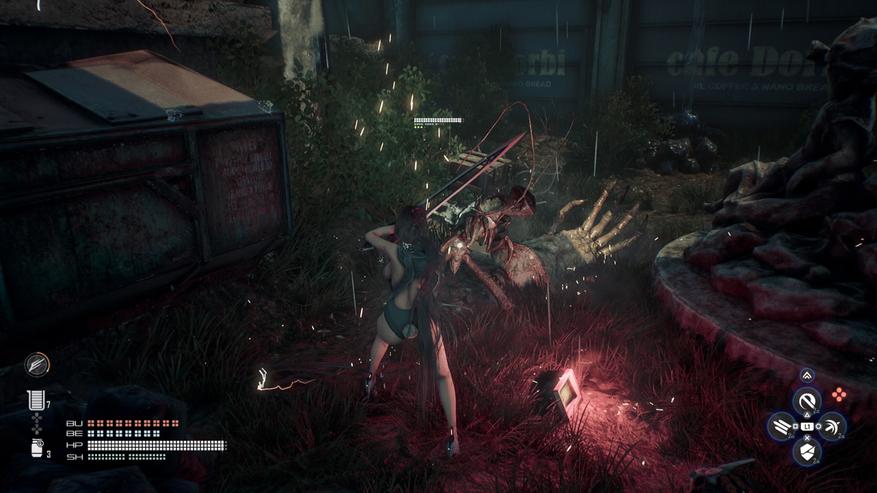The image size is (877, 493).
Task: Activate the top curved slash Beta skill
Action: click(807, 402)
